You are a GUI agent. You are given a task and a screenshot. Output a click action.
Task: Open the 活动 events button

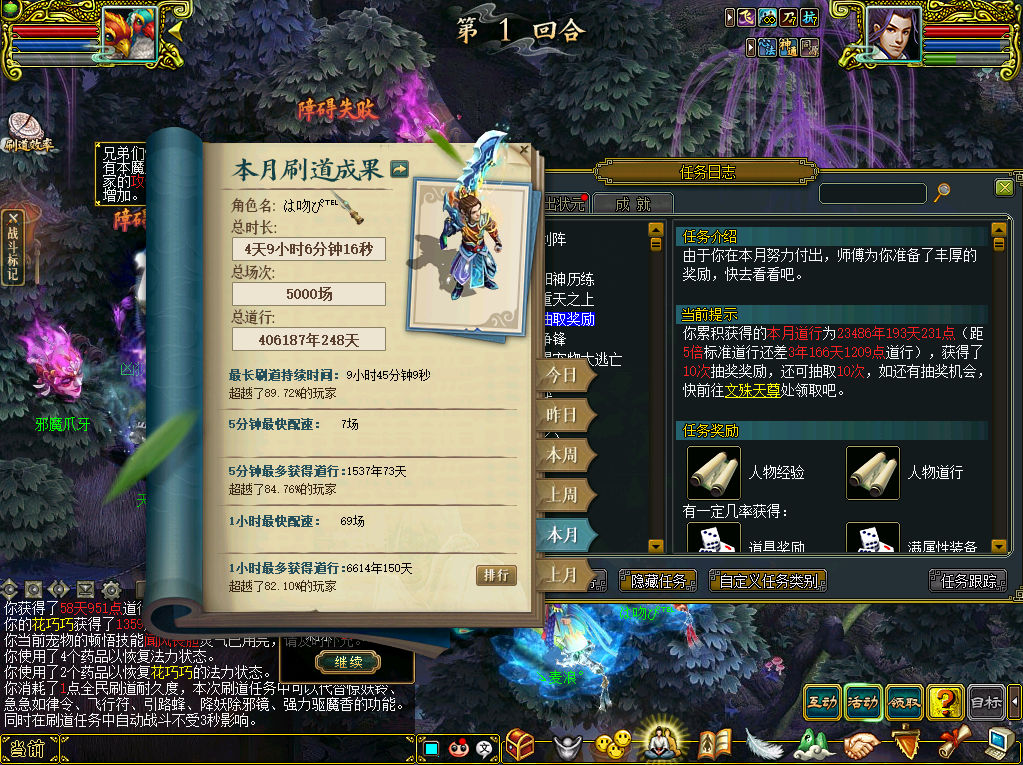[862, 702]
